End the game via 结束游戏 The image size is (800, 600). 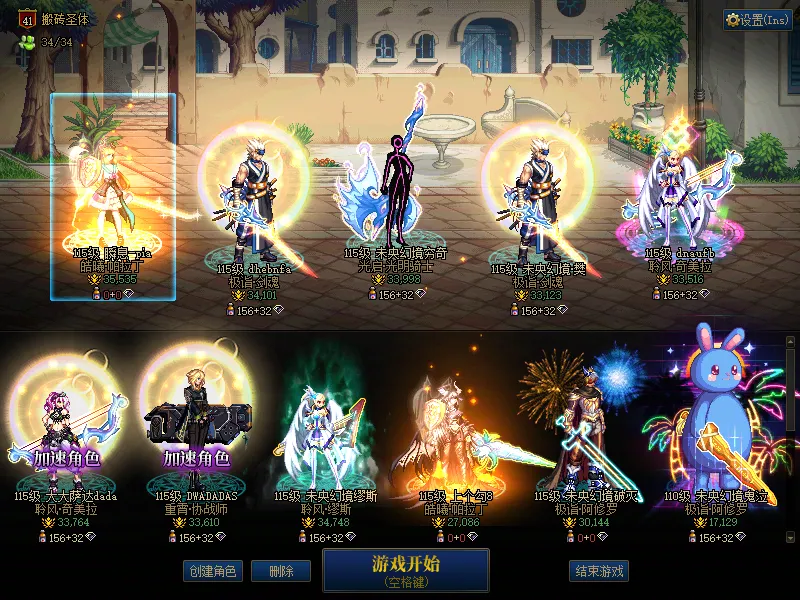(599, 572)
